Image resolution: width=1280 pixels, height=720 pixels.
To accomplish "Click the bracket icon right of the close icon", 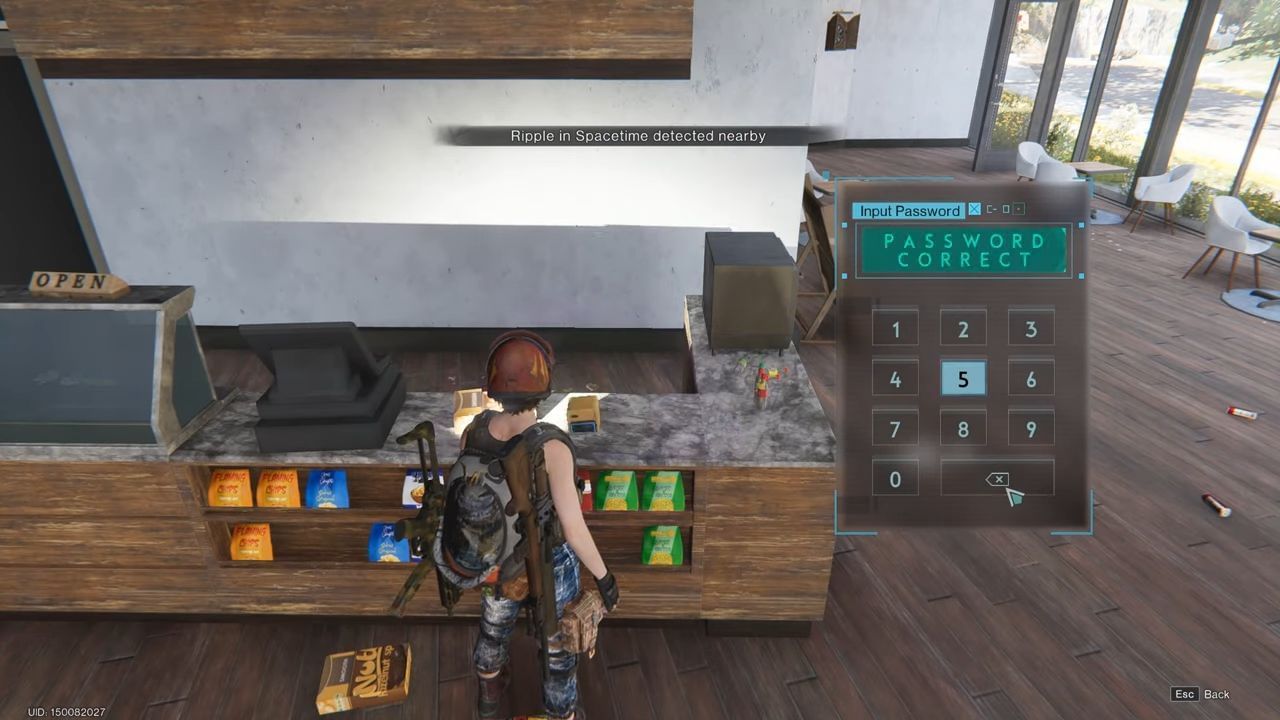I will coord(991,210).
